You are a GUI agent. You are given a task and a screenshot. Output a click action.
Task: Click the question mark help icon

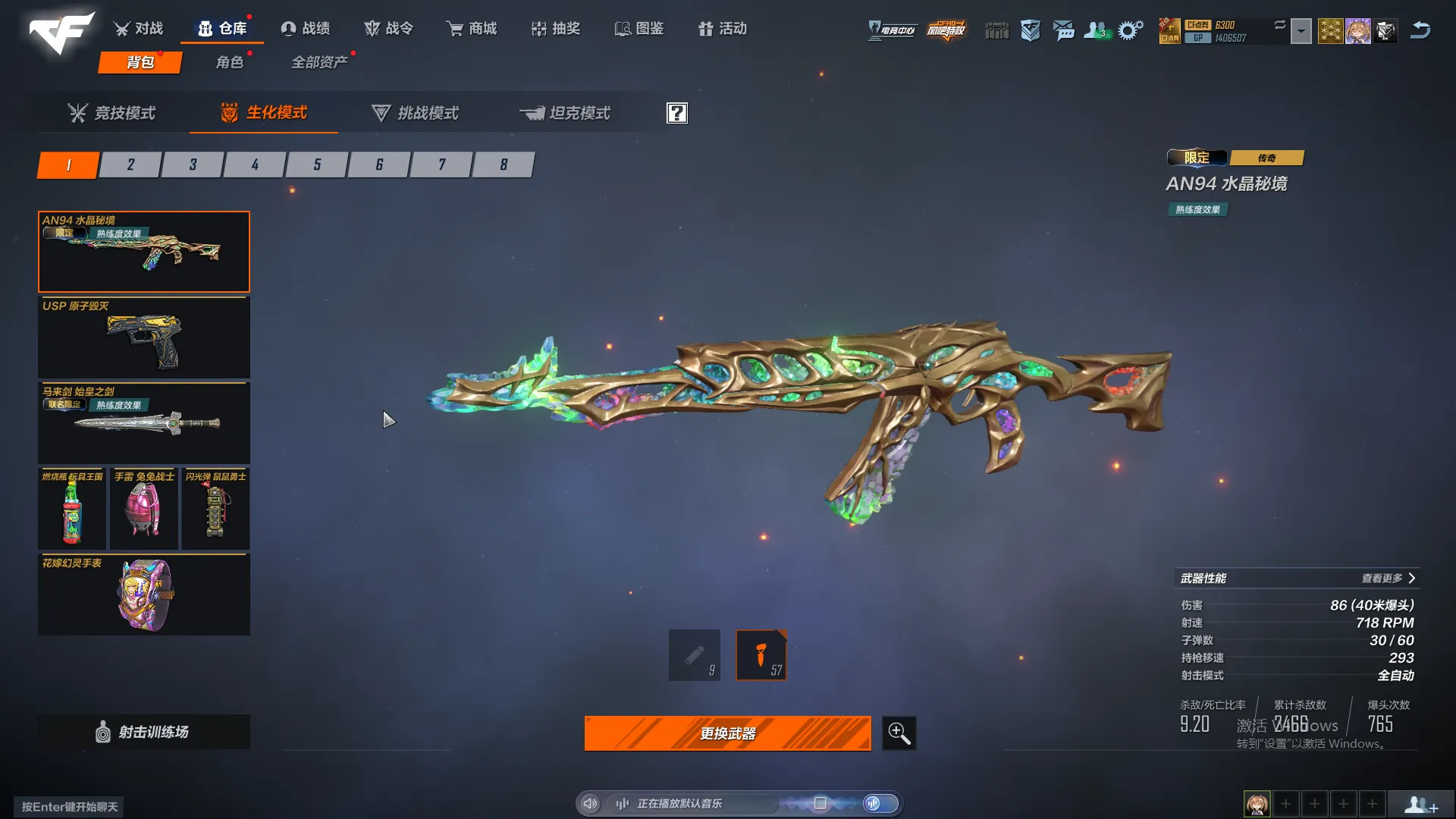click(x=676, y=113)
